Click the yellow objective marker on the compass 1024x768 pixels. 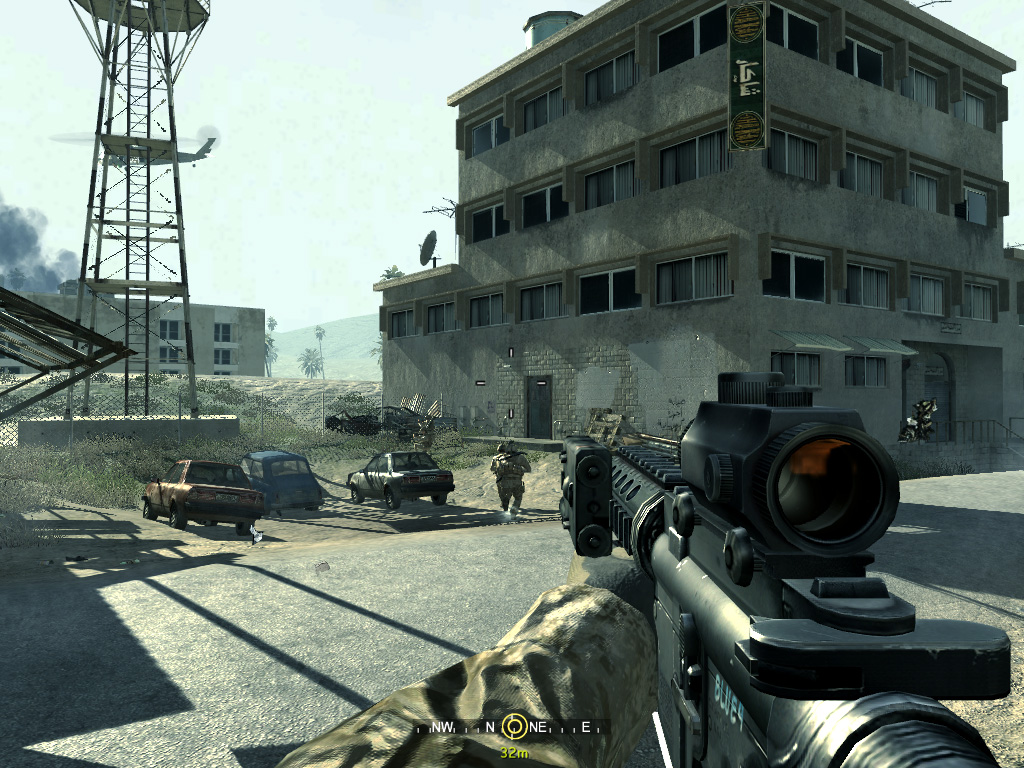pyautogui.click(x=515, y=725)
